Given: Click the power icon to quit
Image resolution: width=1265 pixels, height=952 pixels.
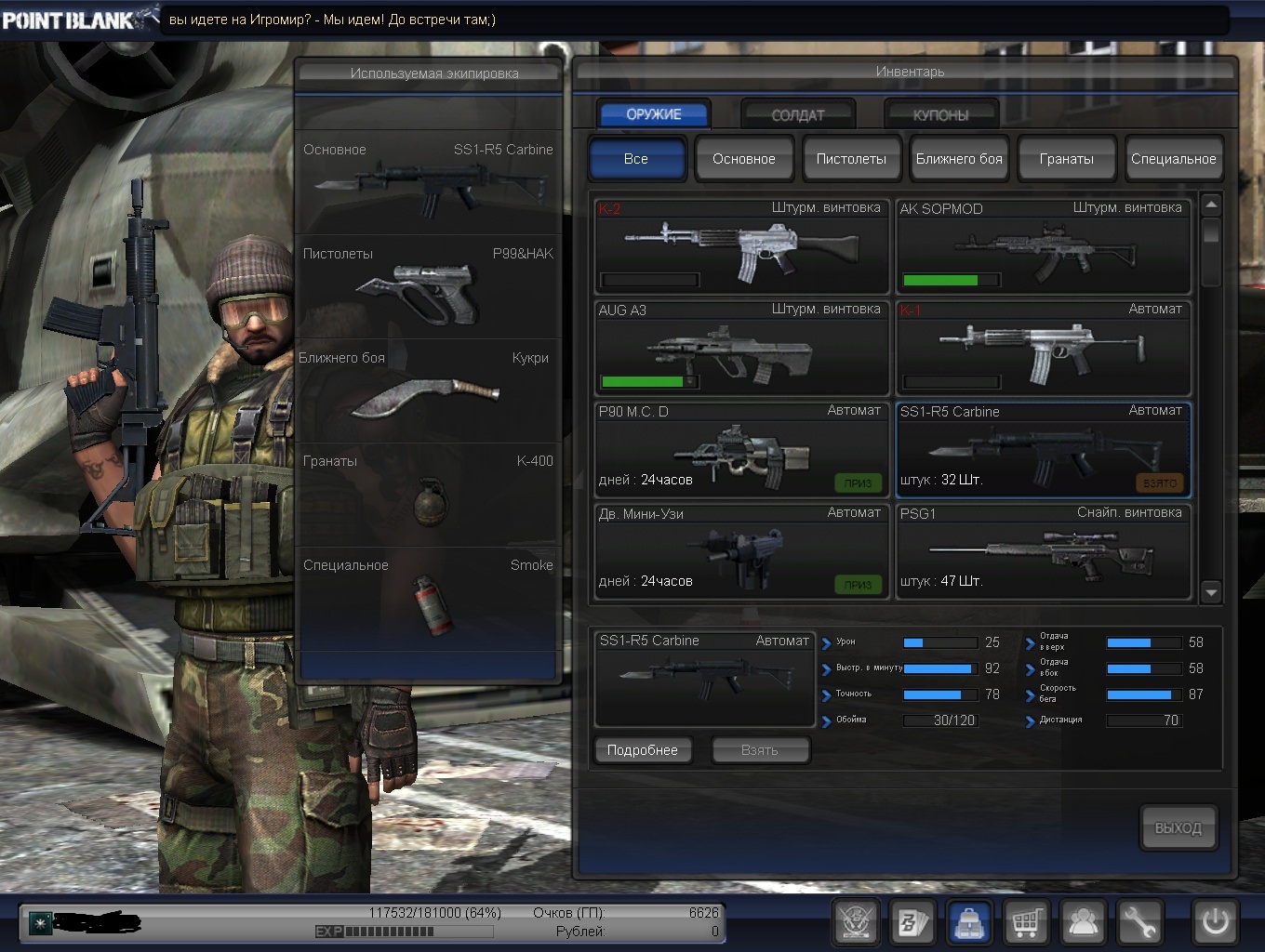Looking at the screenshot, I should (1215, 922).
